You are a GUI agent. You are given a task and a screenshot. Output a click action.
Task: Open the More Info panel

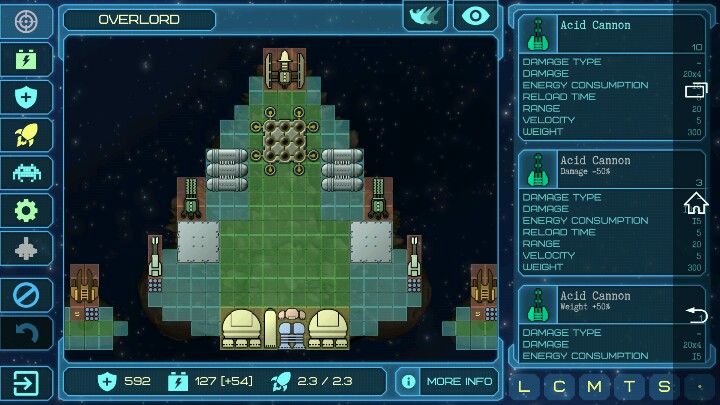[x=446, y=381]
